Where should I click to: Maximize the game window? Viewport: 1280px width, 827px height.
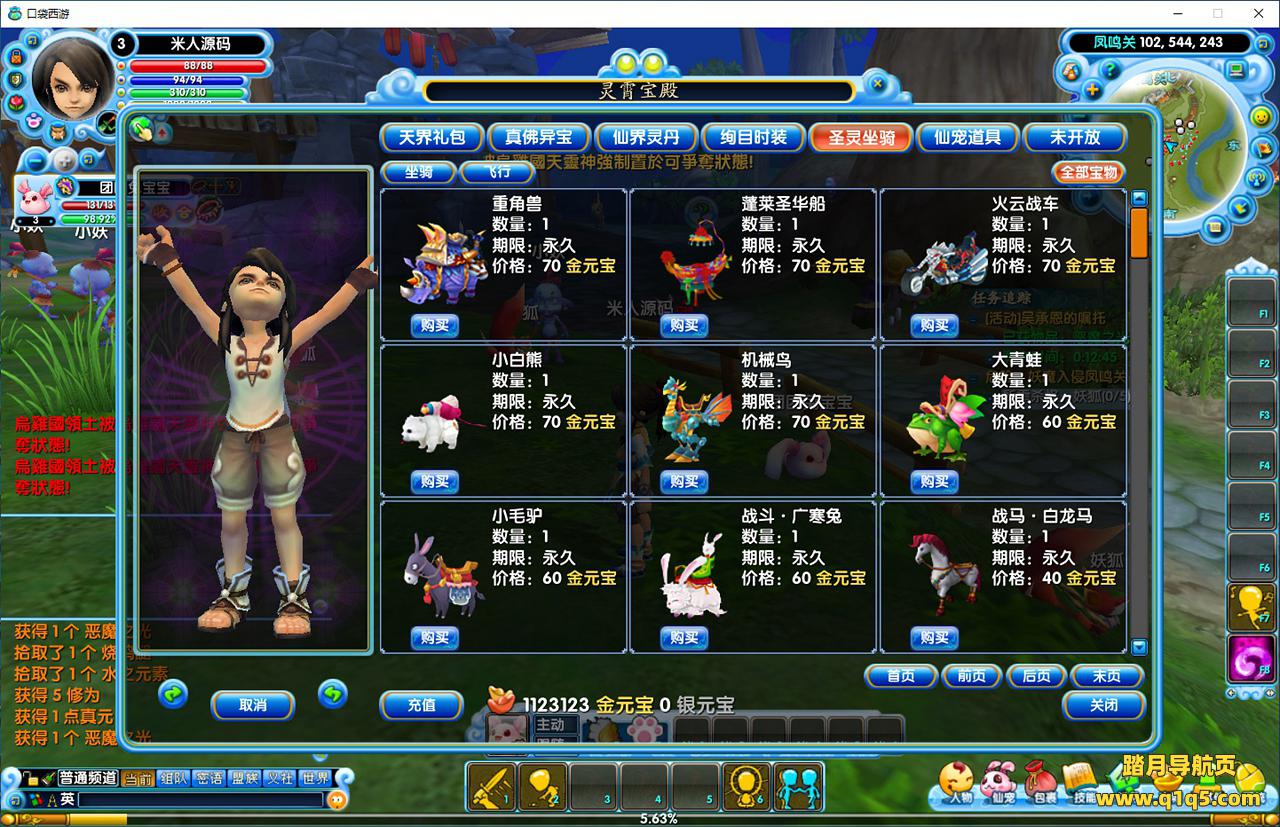pos(1217,13)
